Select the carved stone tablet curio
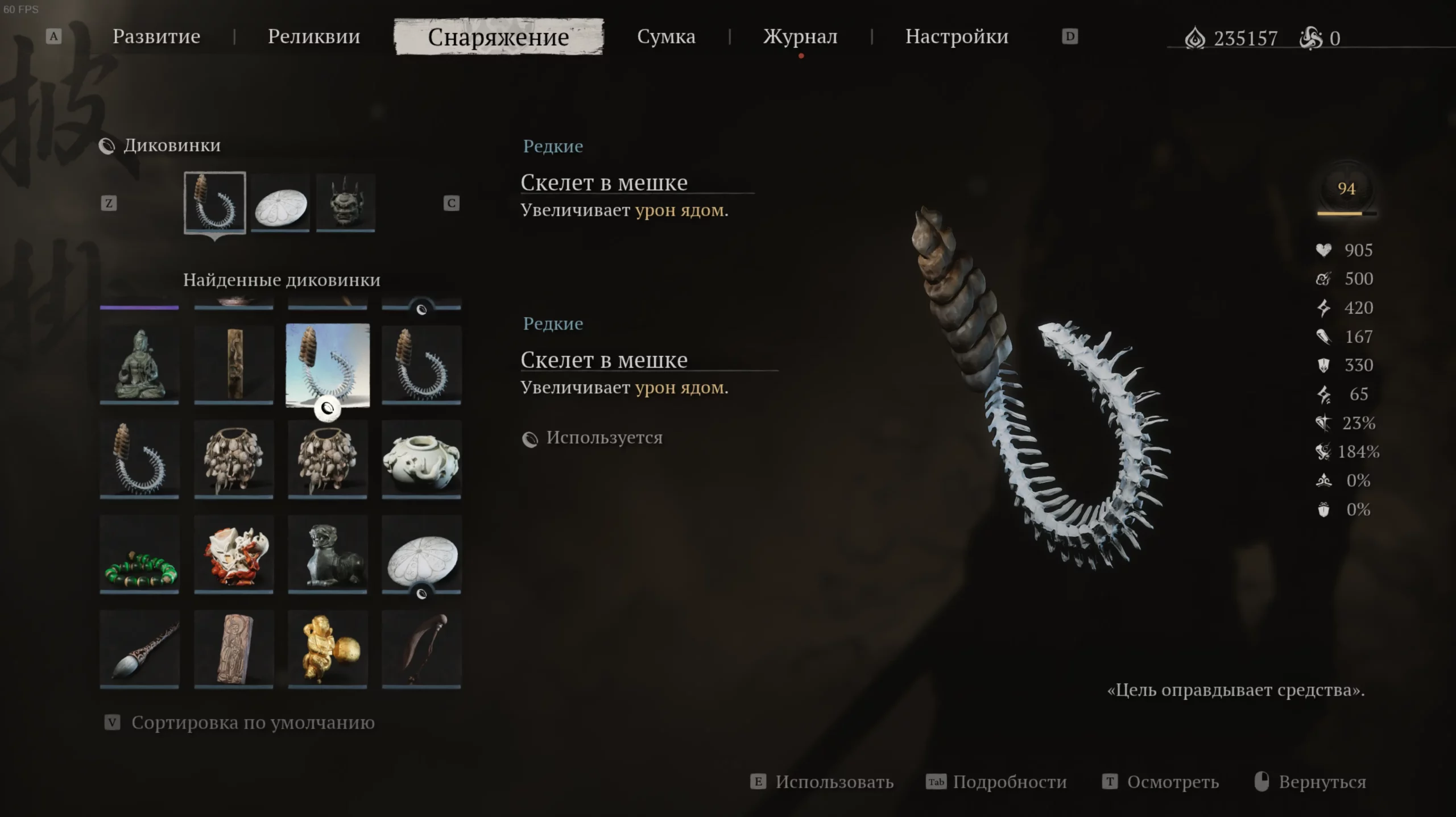The width and height of the screenshot is (1456, 817). tap(234, 649)
